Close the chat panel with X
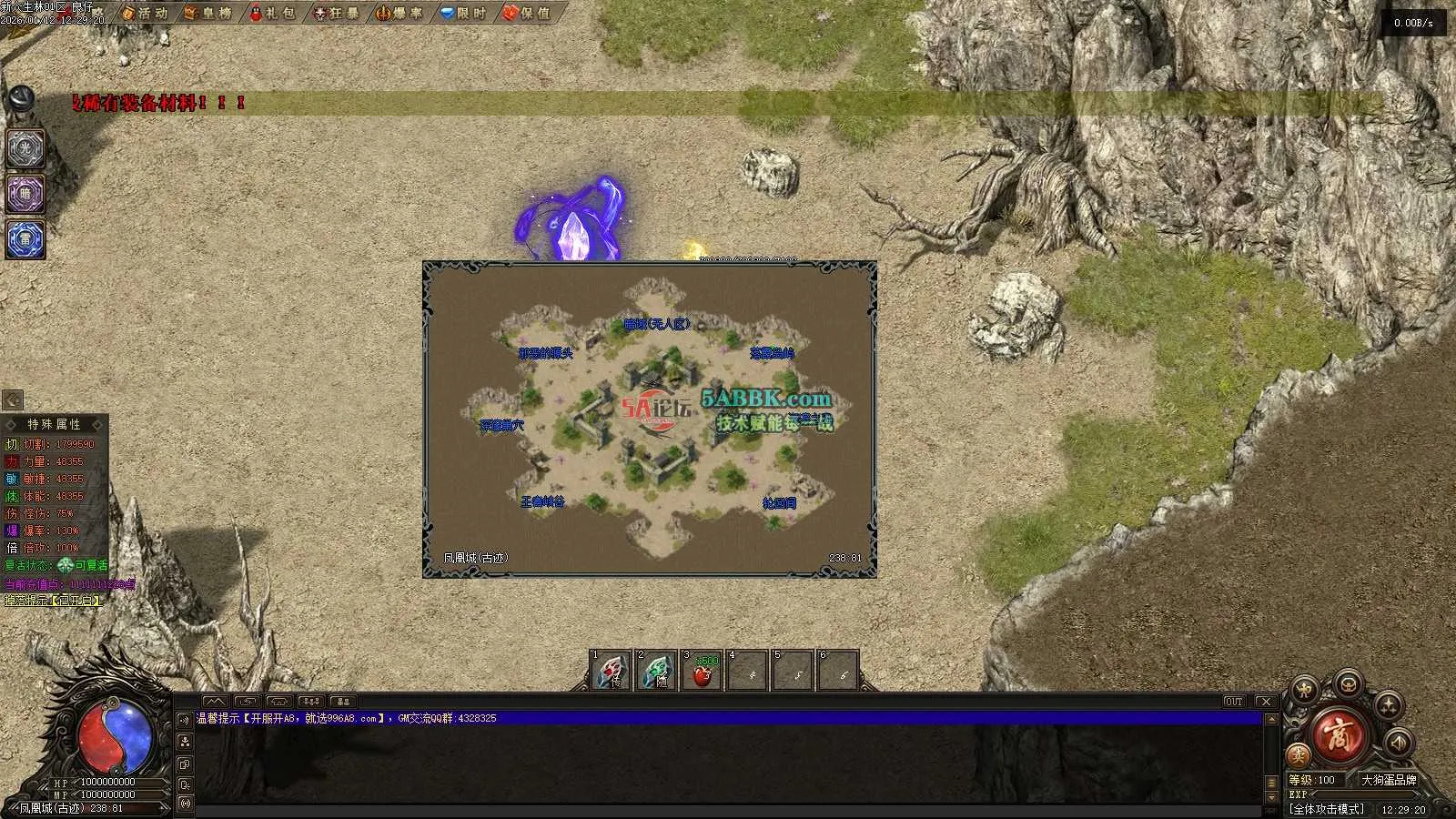Image resolution: width=1456 pixels, height=819 pixels. (1266, 702)
